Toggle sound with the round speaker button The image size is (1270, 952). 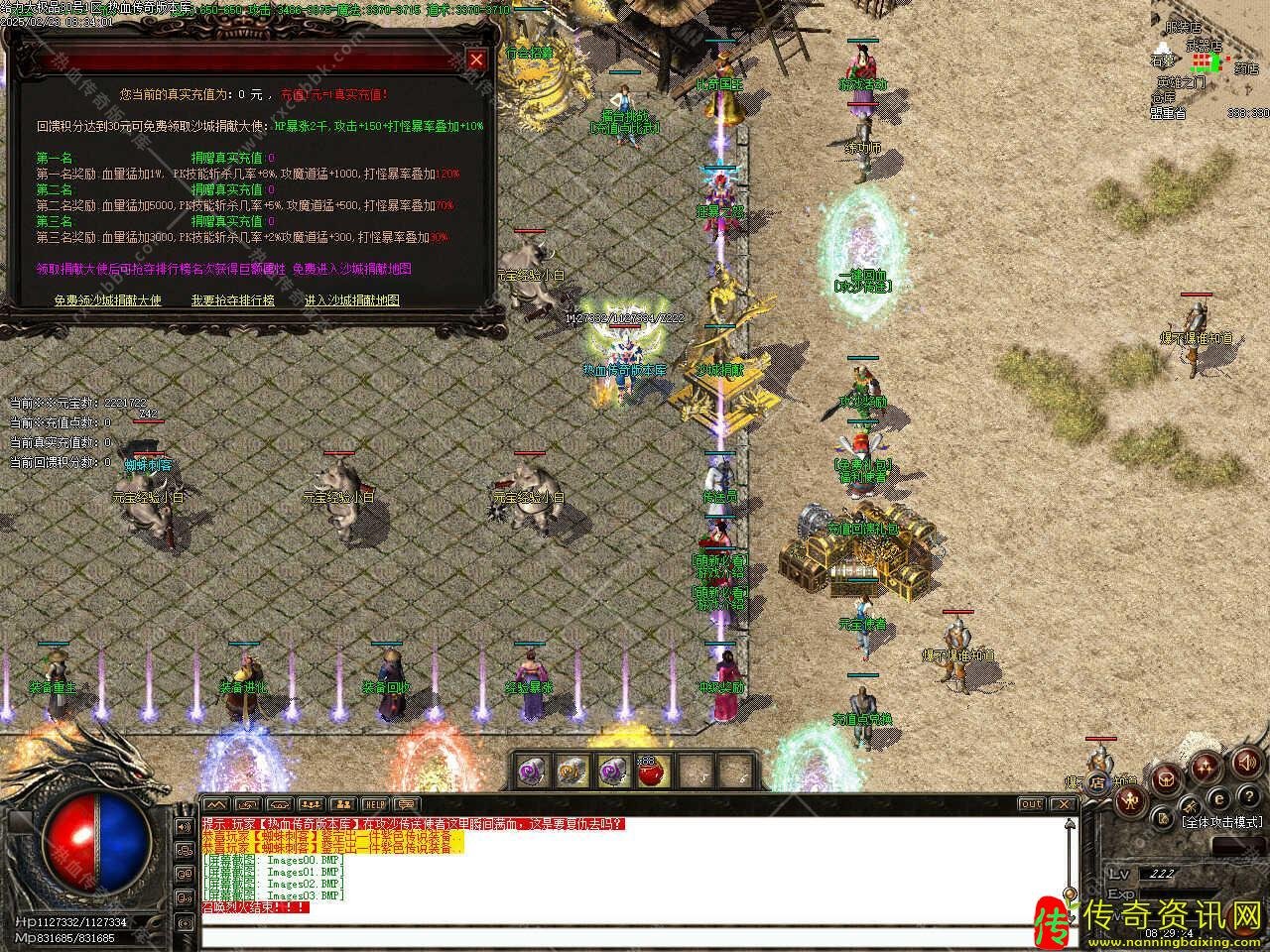coord(1245,763)
